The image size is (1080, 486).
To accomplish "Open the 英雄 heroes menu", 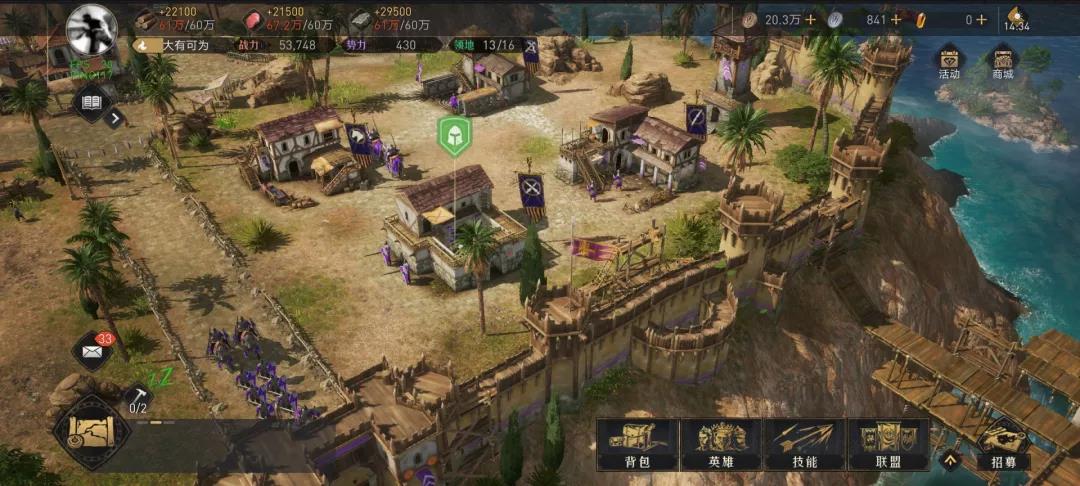I will tap(721, 445).
